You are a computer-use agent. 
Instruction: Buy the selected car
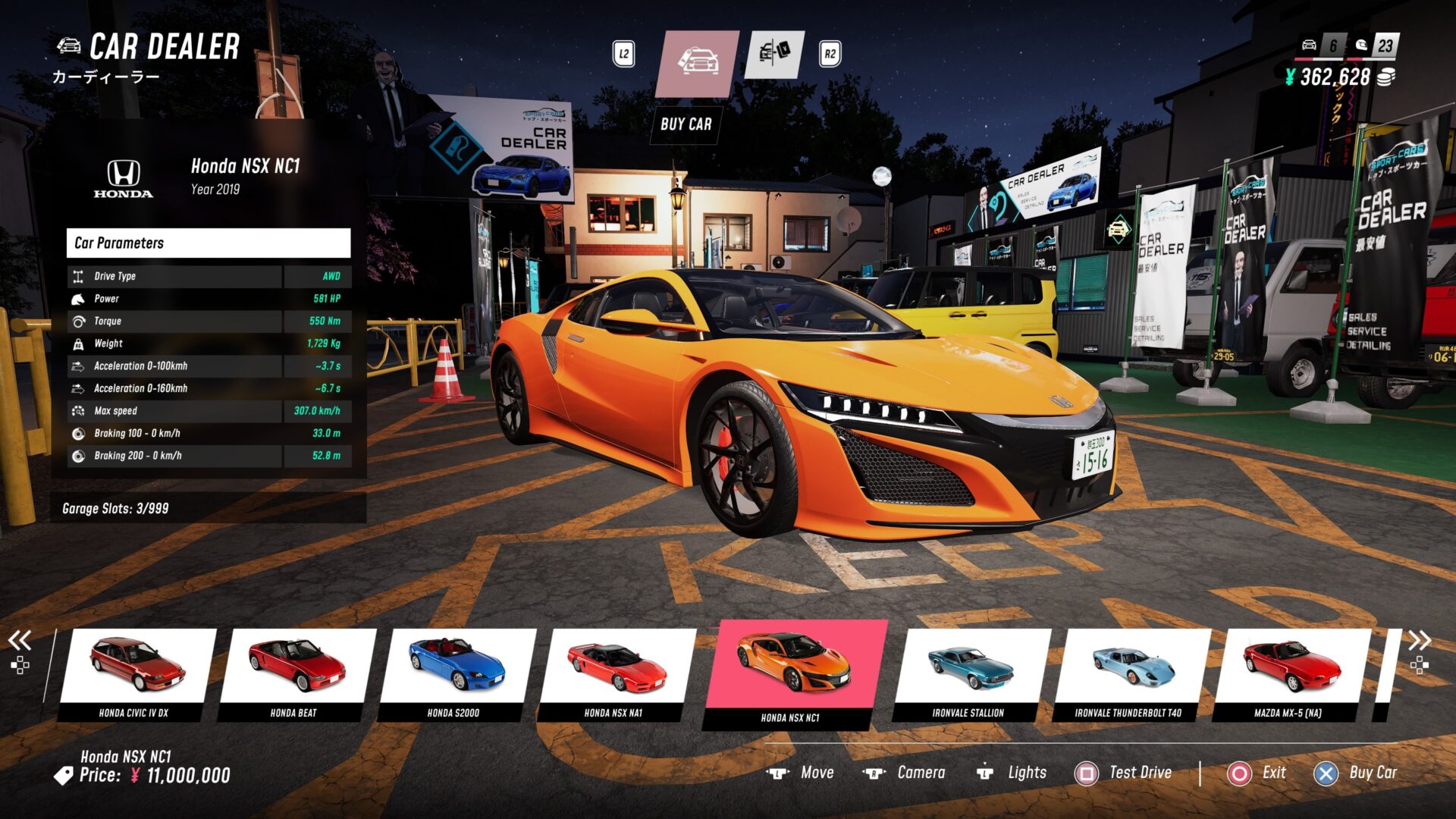1356,773
